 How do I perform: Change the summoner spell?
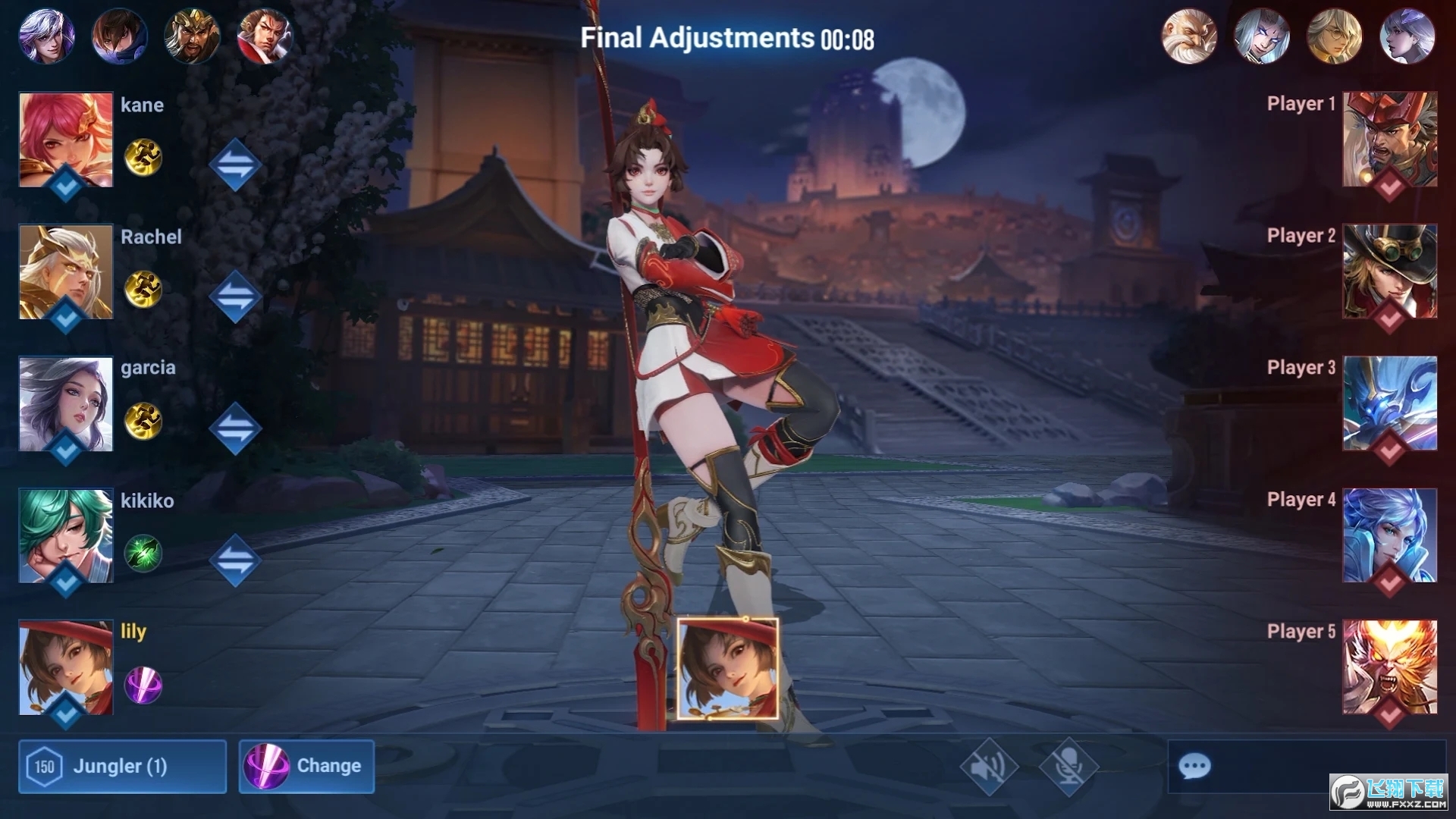click(x=306, y=766)
